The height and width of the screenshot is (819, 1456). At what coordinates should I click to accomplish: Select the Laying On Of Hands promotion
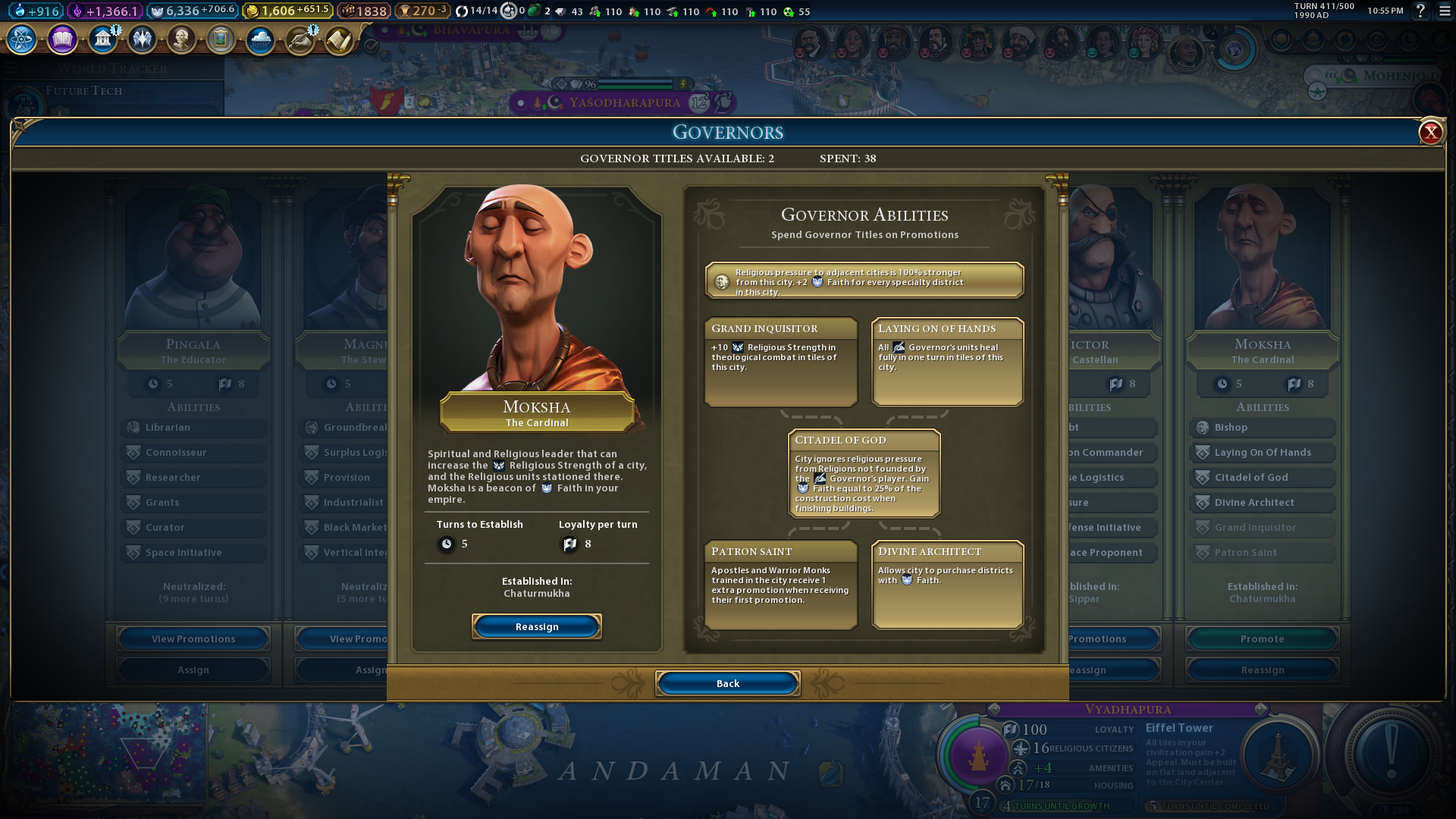(947, 361)
